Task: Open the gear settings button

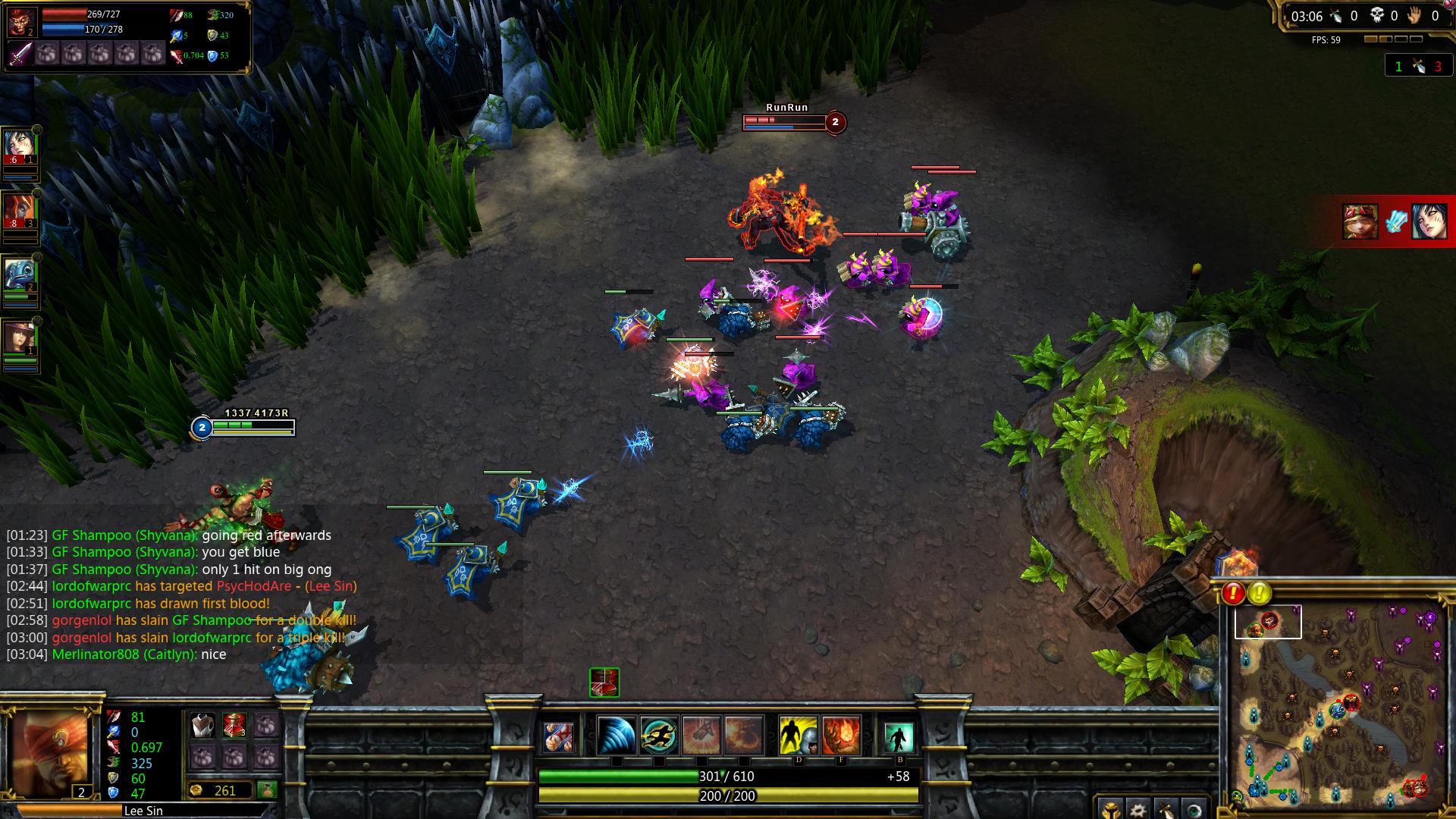Action: point(1137,809)
